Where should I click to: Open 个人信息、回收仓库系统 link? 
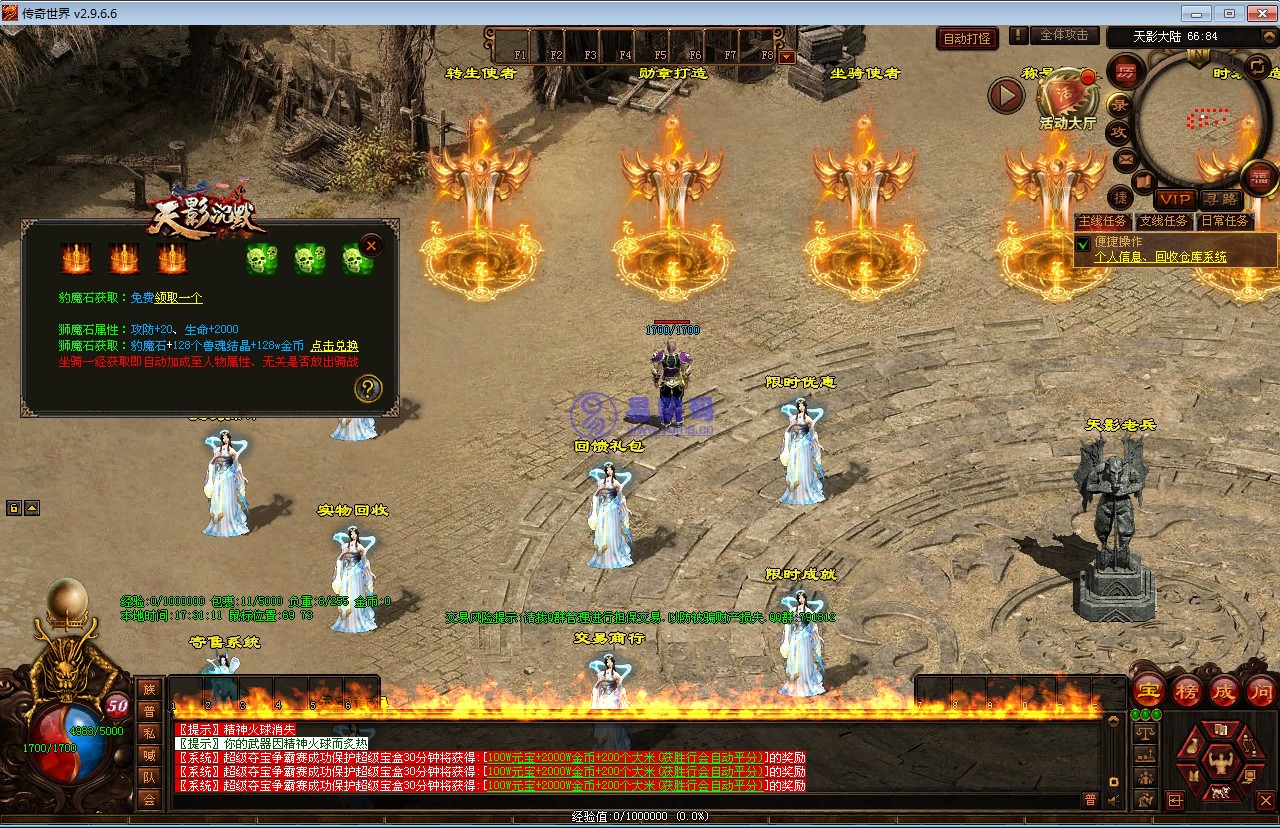[1160, 257]
